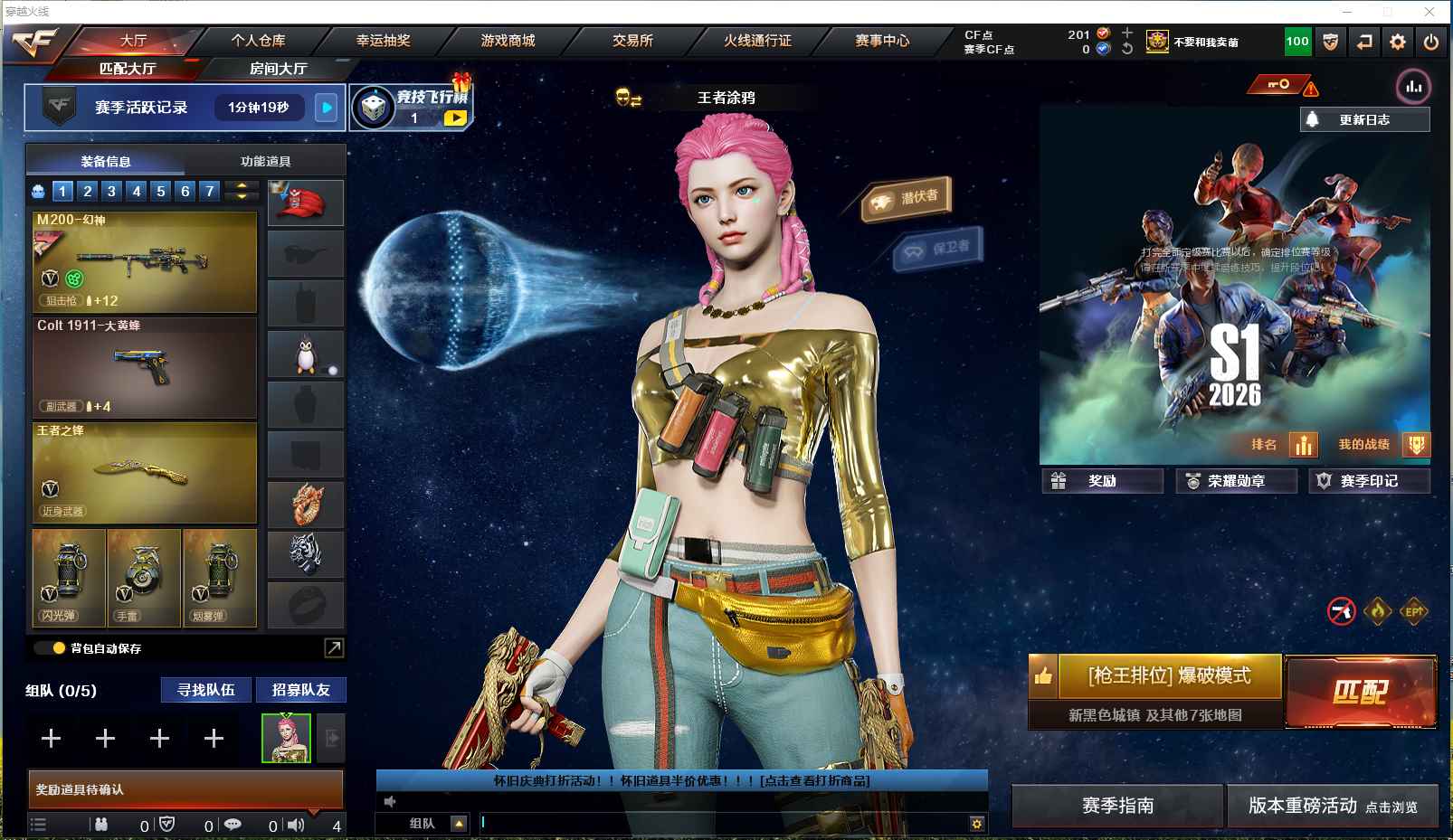The height and width of the screenshot is (840, 1453).
Task: Start matchmaking with the 匹配 button
Action: click(x=1360, y=692)
